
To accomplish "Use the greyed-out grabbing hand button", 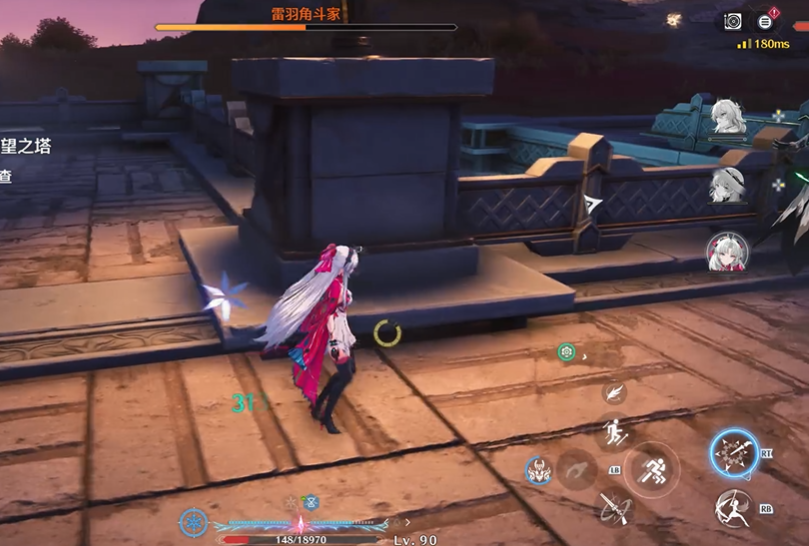I will click(577, 468).
